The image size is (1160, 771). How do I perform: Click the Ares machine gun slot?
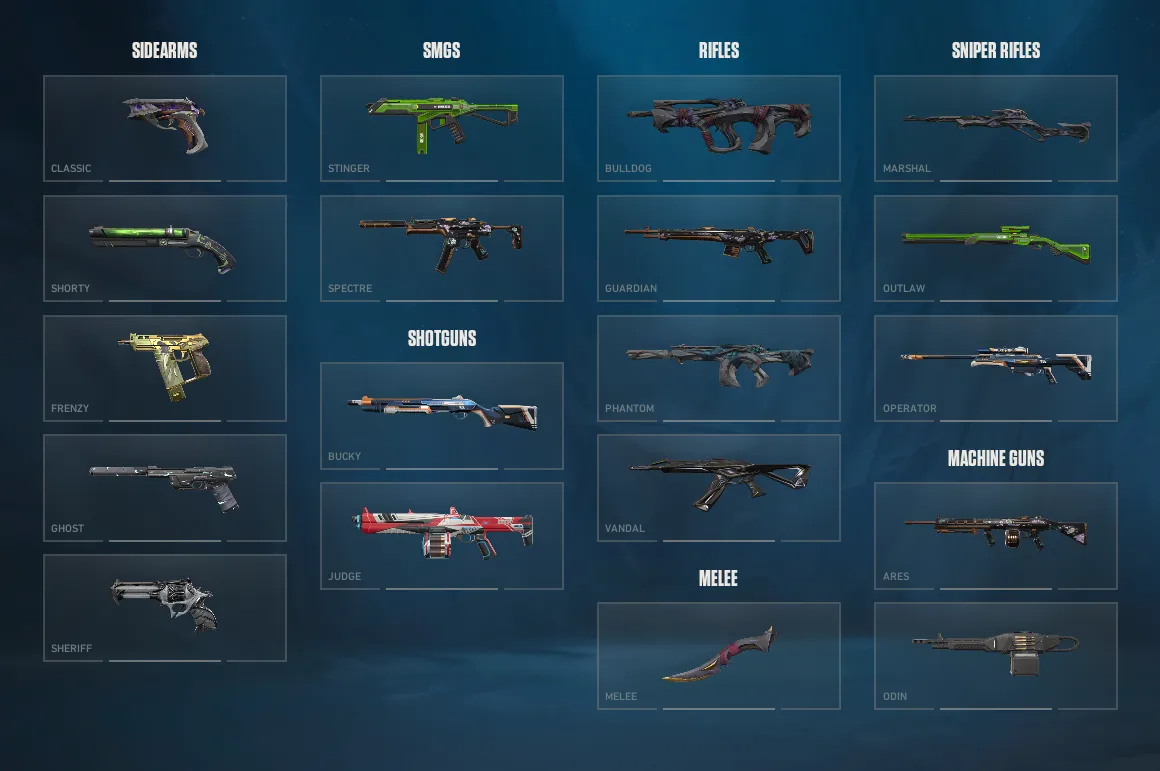pyautogui.click(x=996, y=536)
